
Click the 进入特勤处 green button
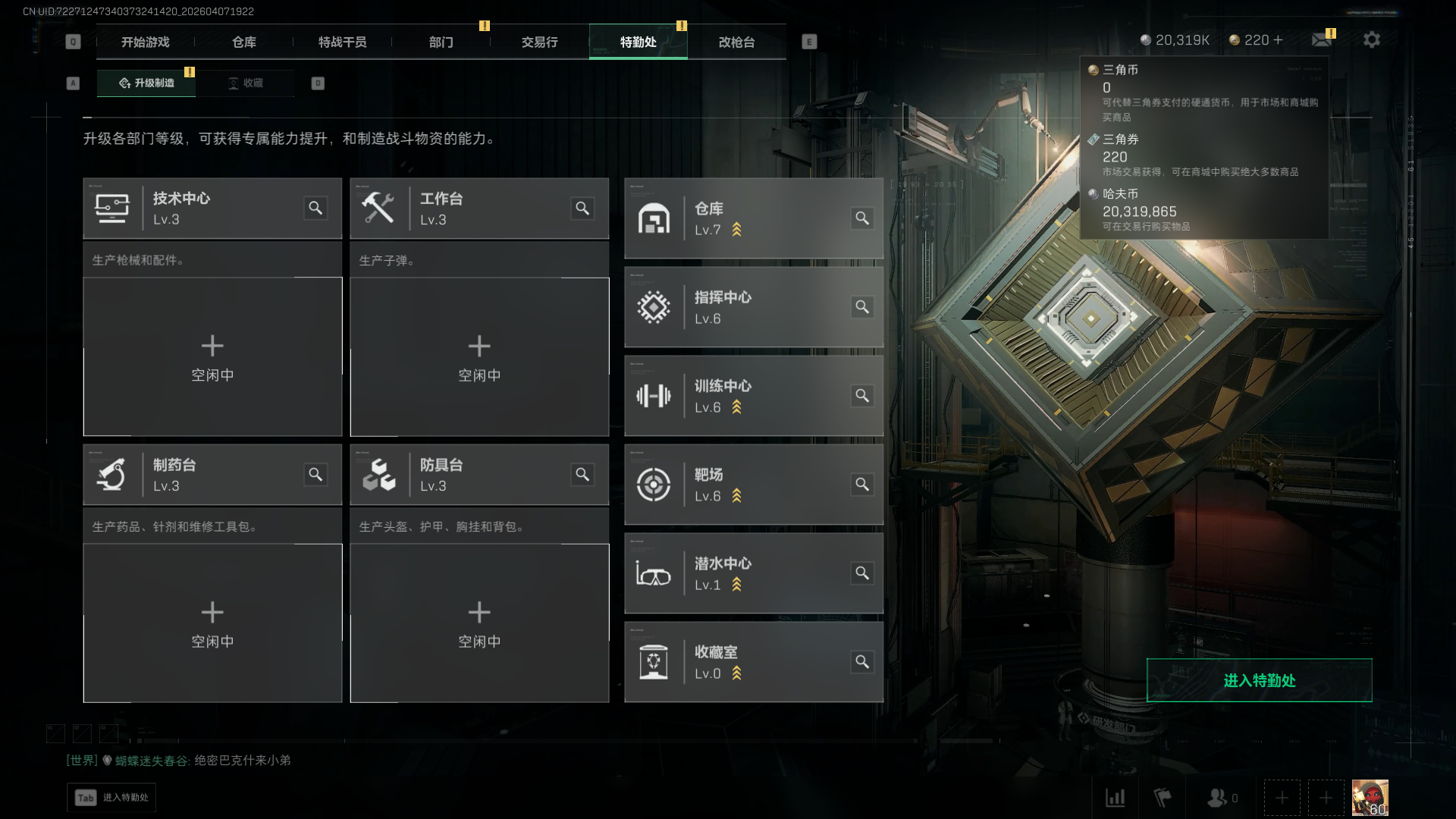point(1259,680)
